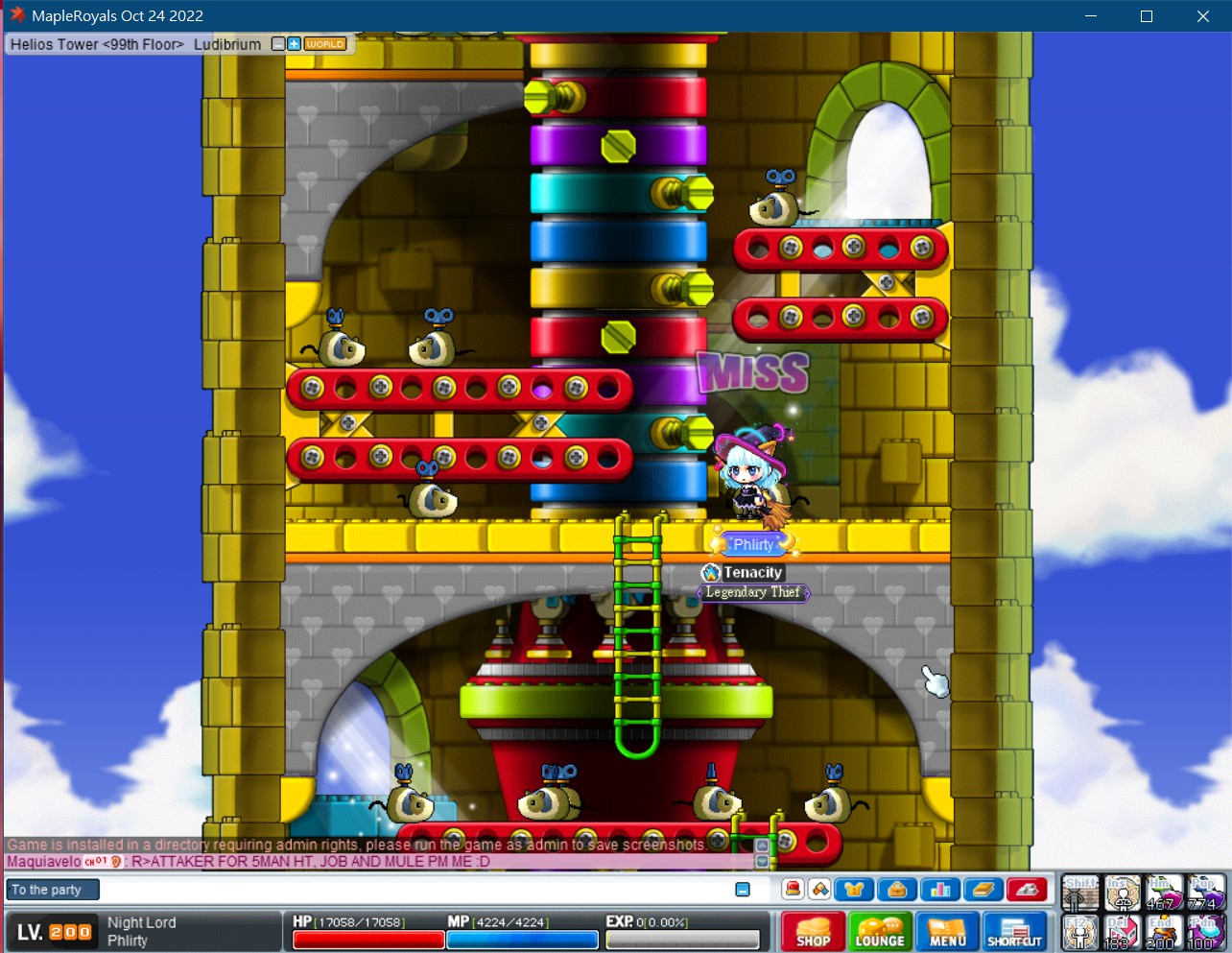Collapse the chat window toggle button

point(743,890)
